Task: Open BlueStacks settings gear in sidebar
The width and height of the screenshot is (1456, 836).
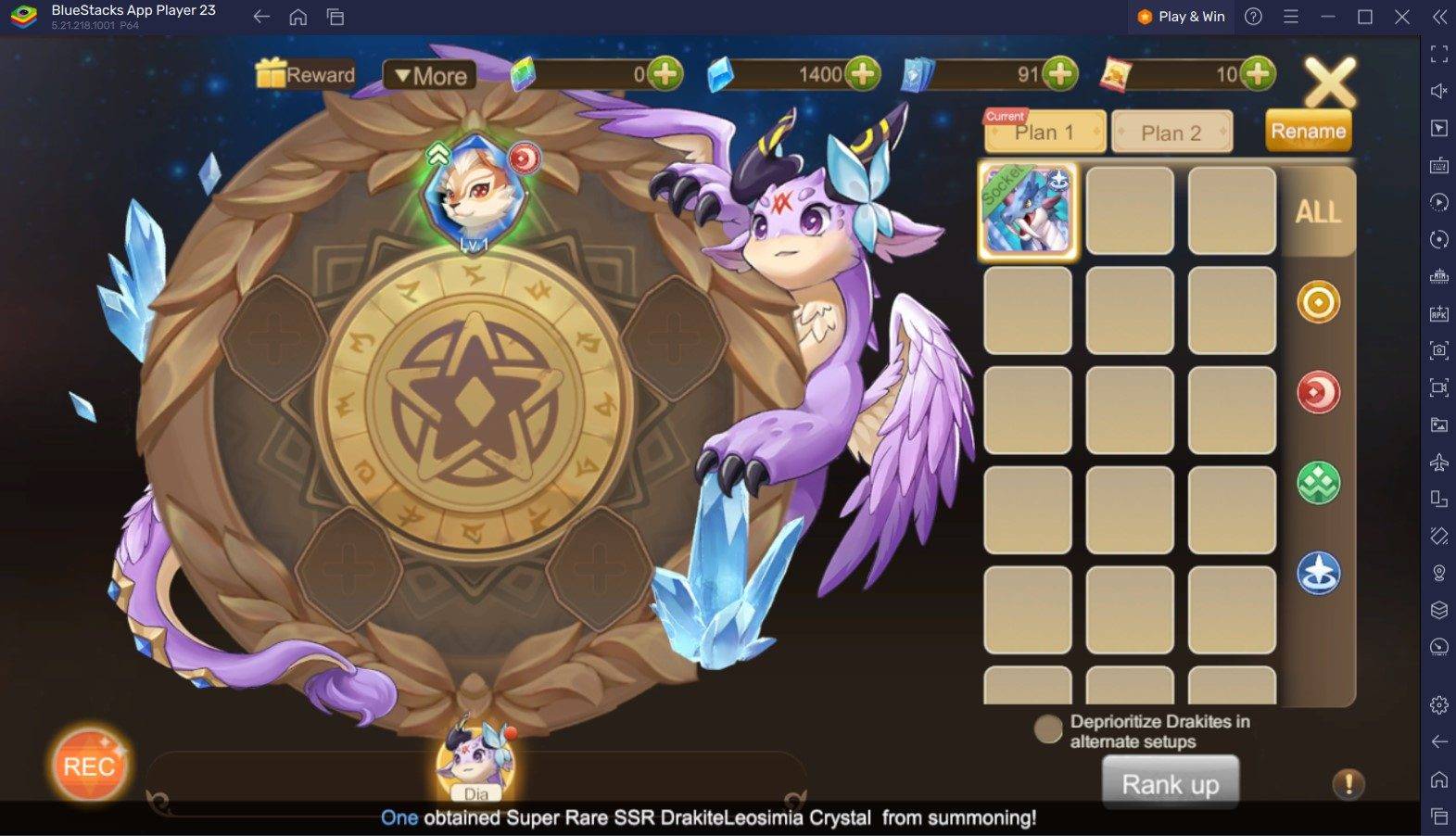Action: (x=1439, y=703)
